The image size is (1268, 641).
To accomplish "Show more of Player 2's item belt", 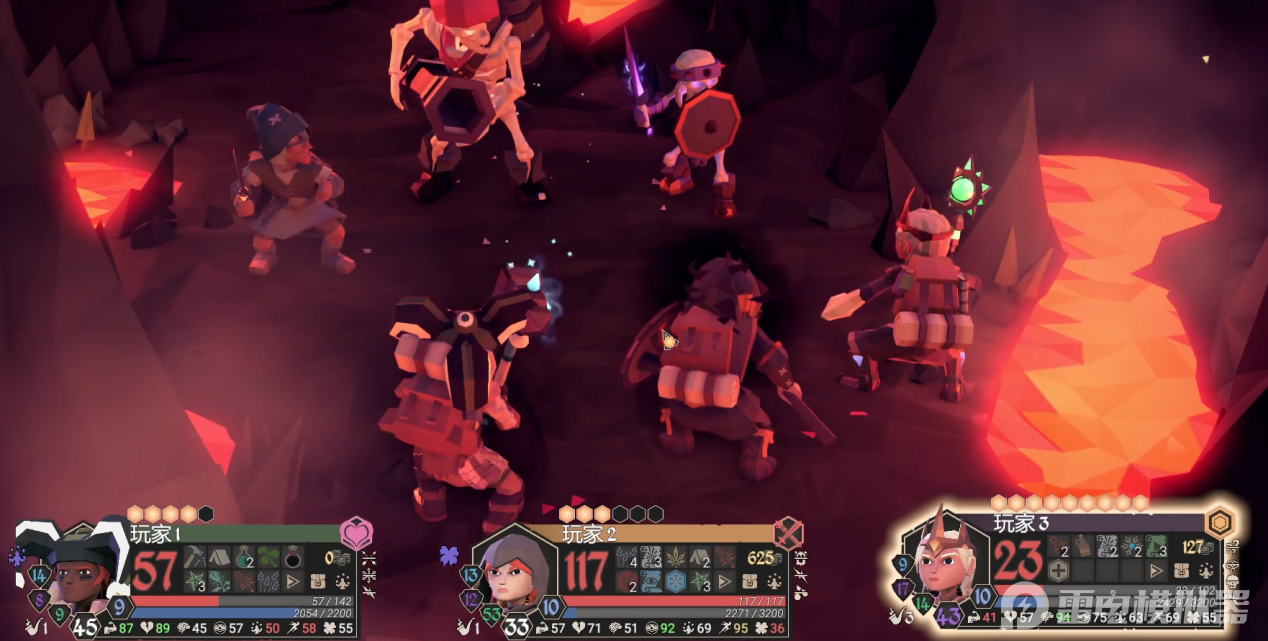I will 725,581.
